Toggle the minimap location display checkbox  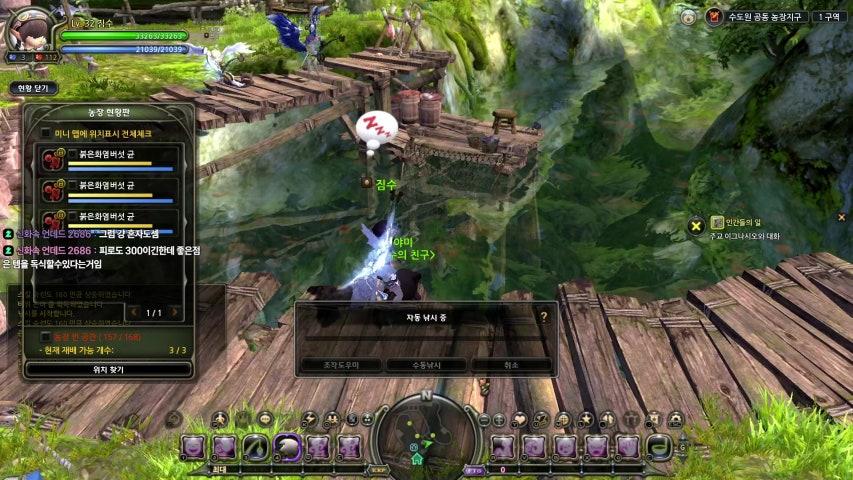[x=45, y=132]
